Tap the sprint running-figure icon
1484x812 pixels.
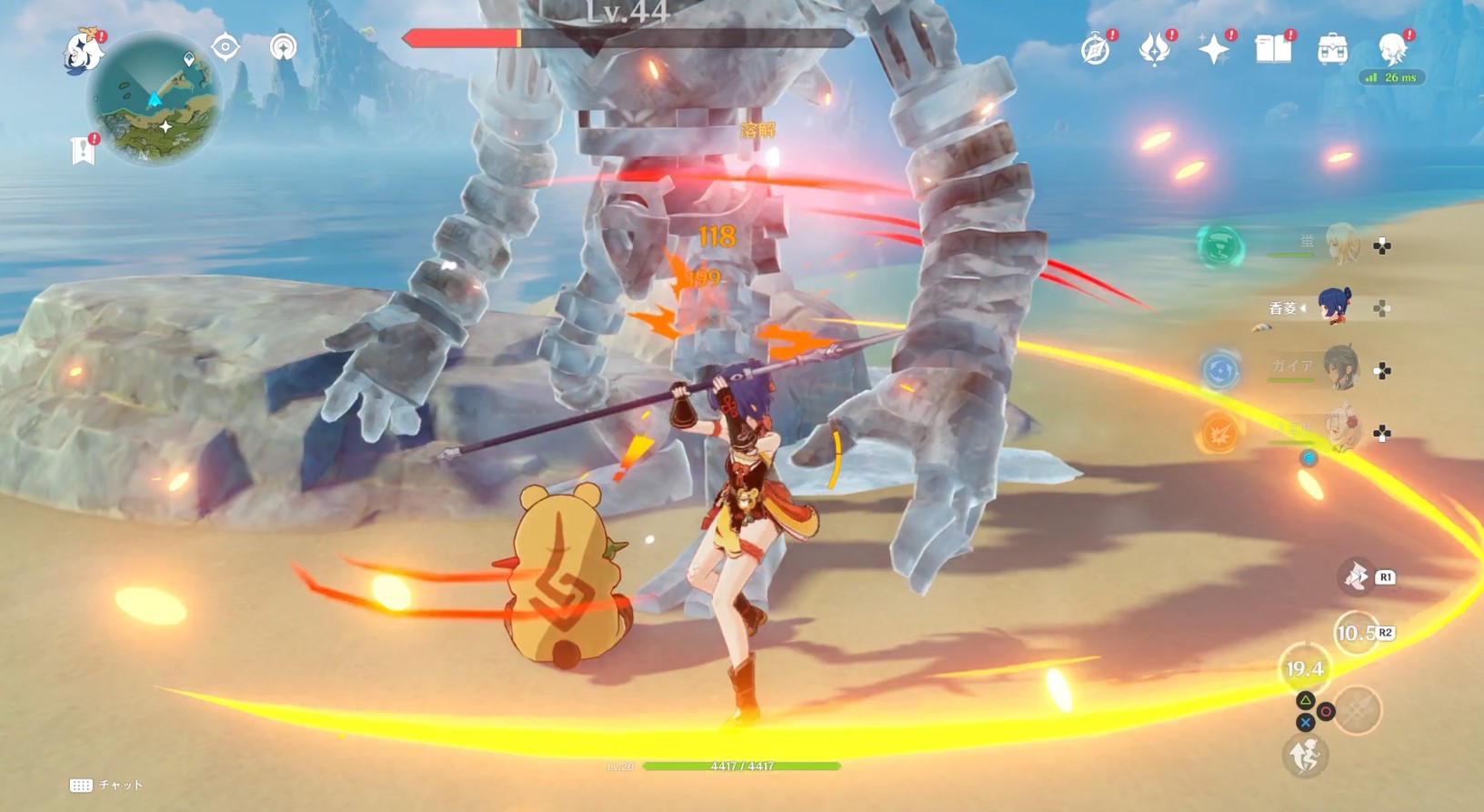pos(1306,756)
